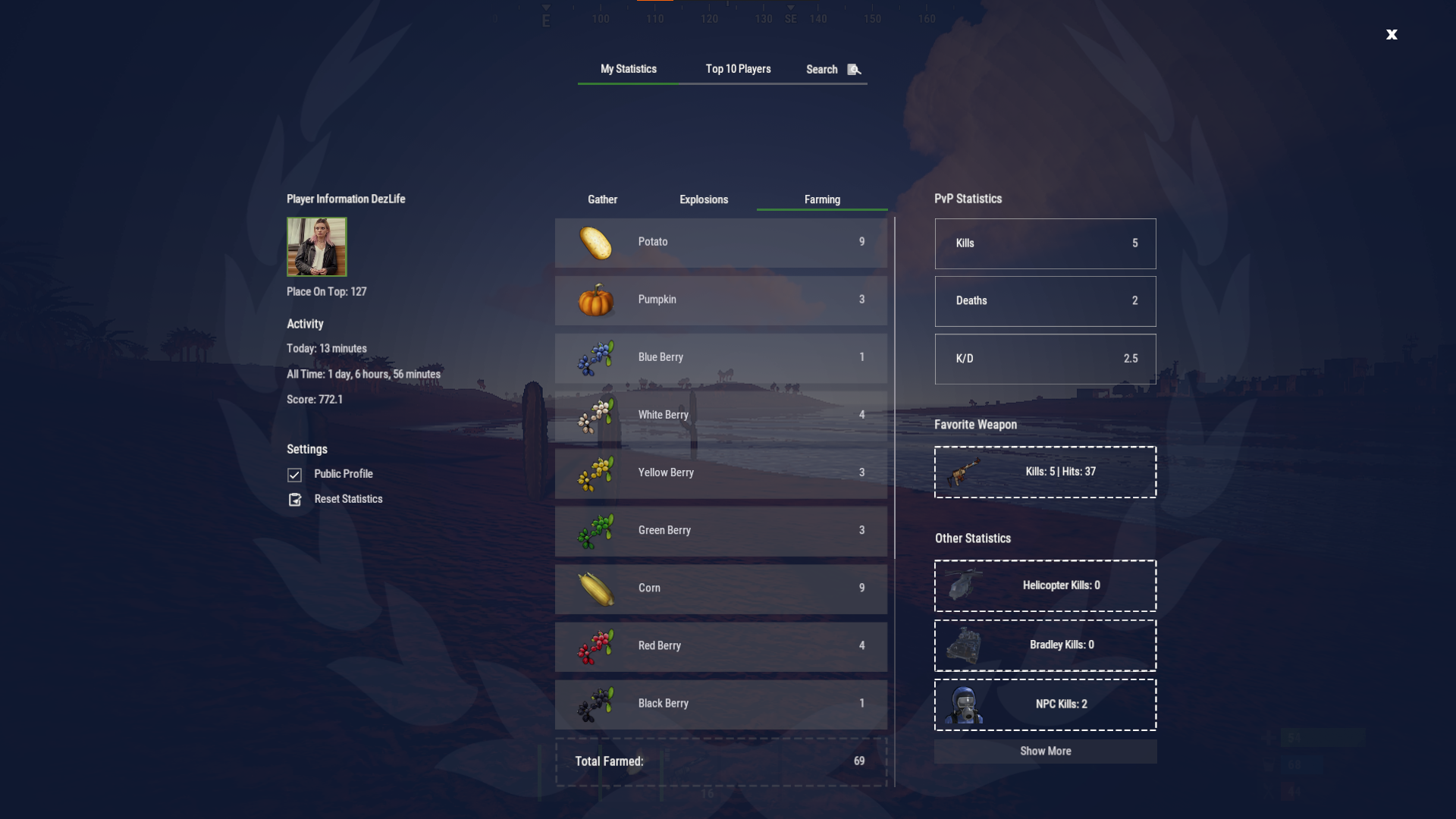The image size is (1456, 819).
Task: Click the Bradley Kills entry
Action: tap(1045, 645)
